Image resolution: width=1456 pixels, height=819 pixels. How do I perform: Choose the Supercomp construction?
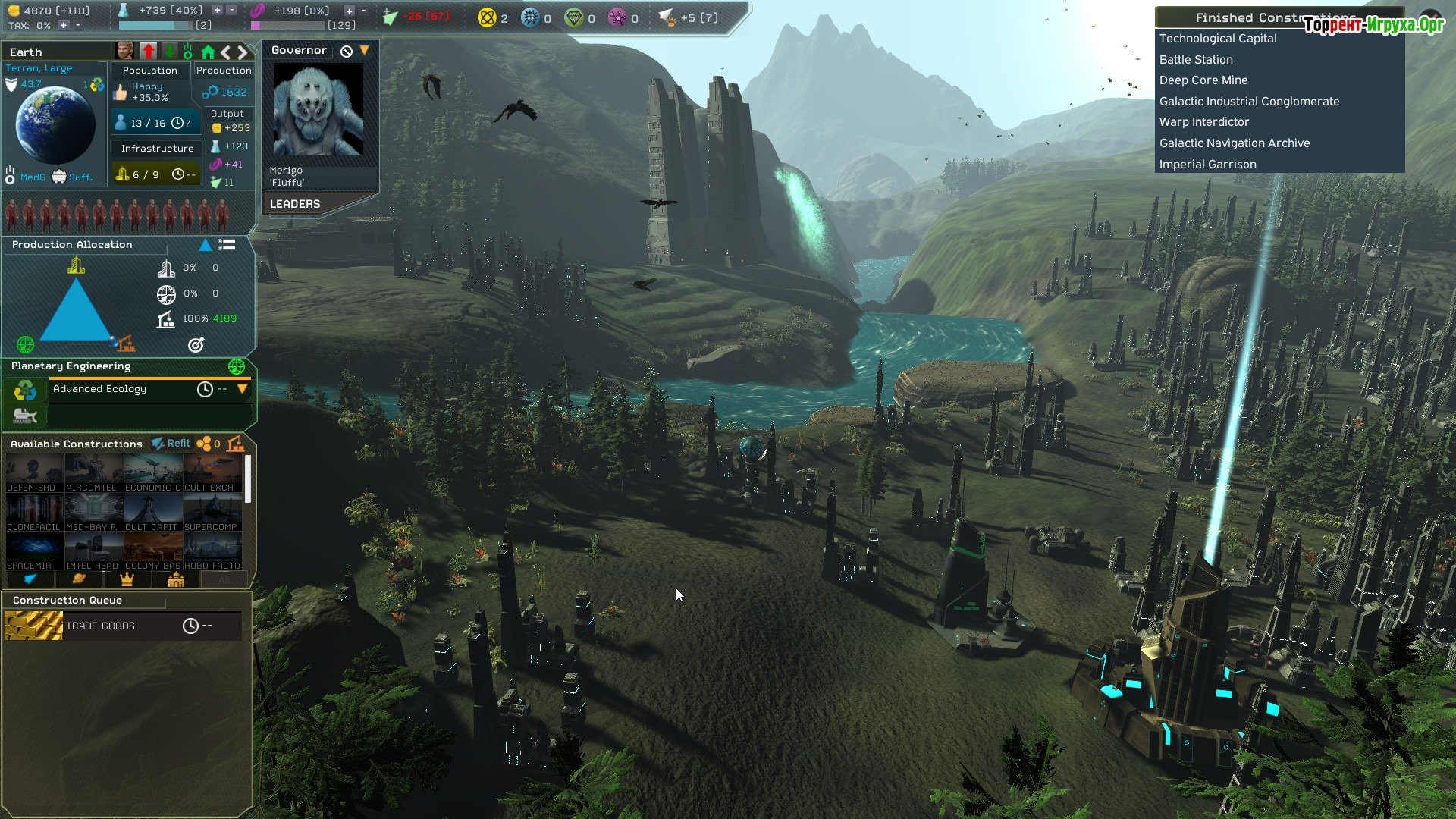point(212,513)
